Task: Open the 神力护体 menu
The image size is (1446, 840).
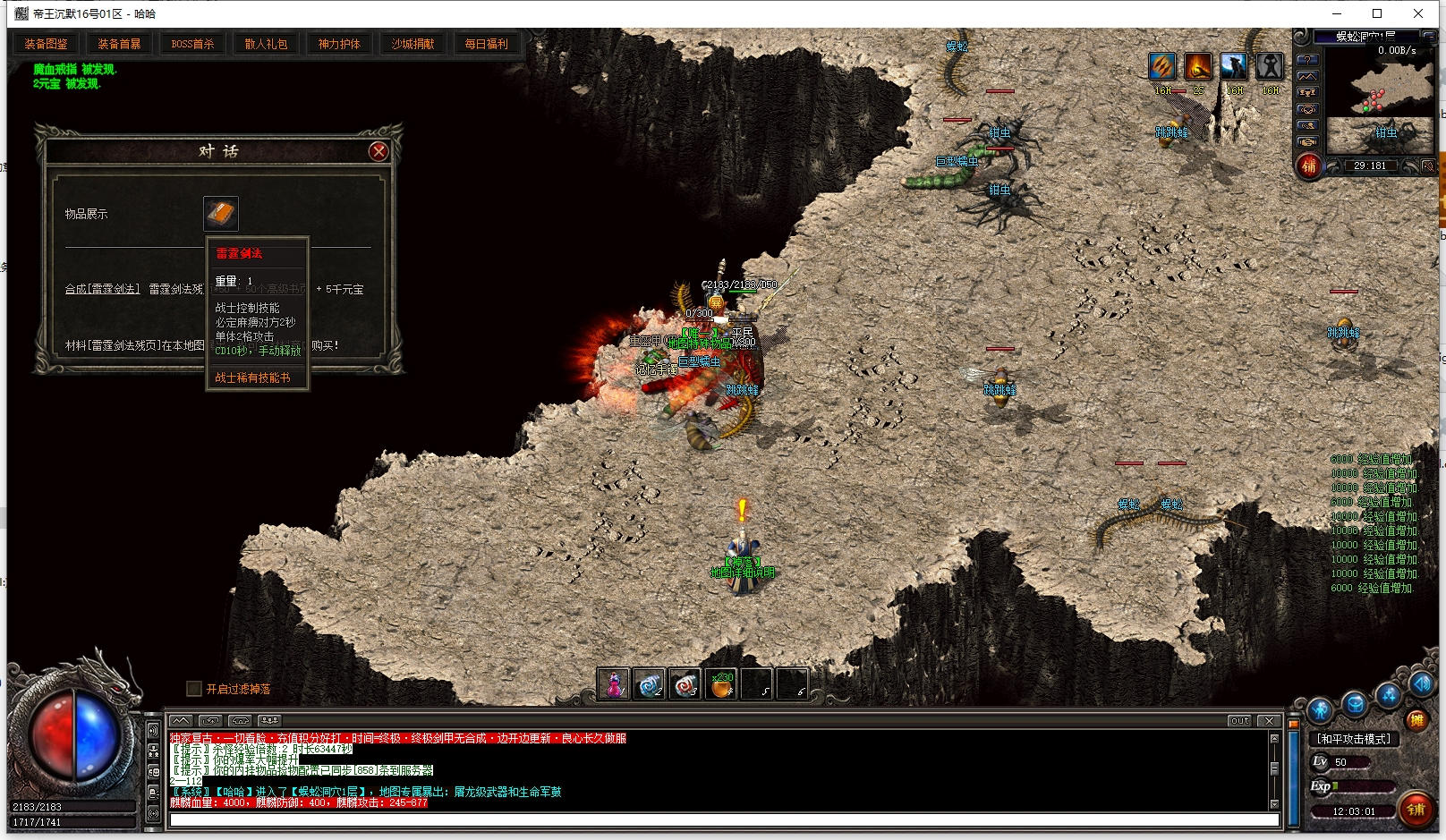Action: coord(339,44)
